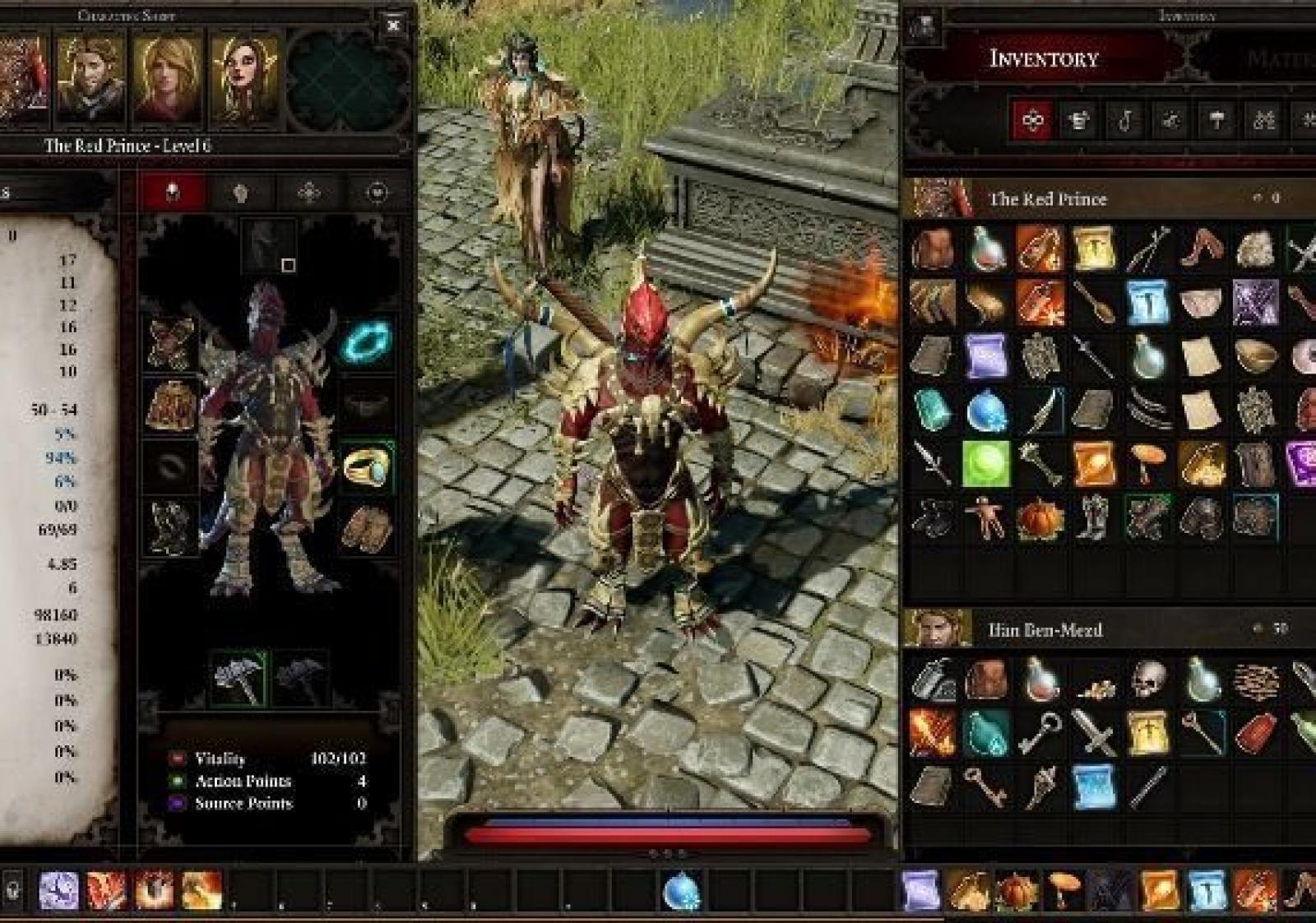Screen dimensions: 1316x923
Task: Select The Red Prince inventory header
Action: [1047, 199]
